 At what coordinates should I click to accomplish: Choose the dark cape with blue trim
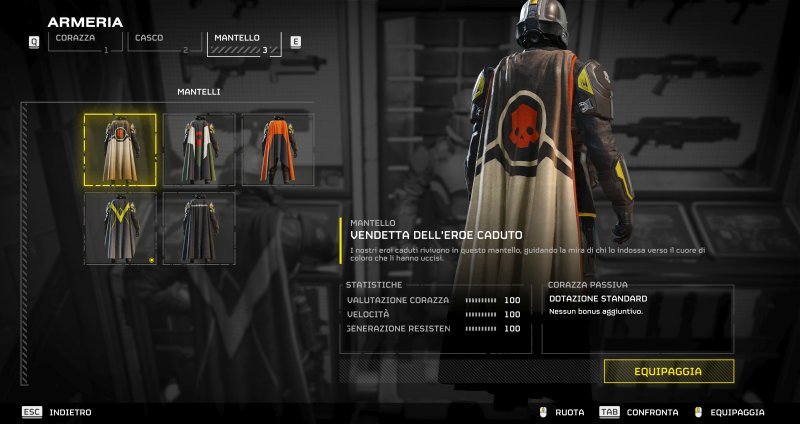199,228
